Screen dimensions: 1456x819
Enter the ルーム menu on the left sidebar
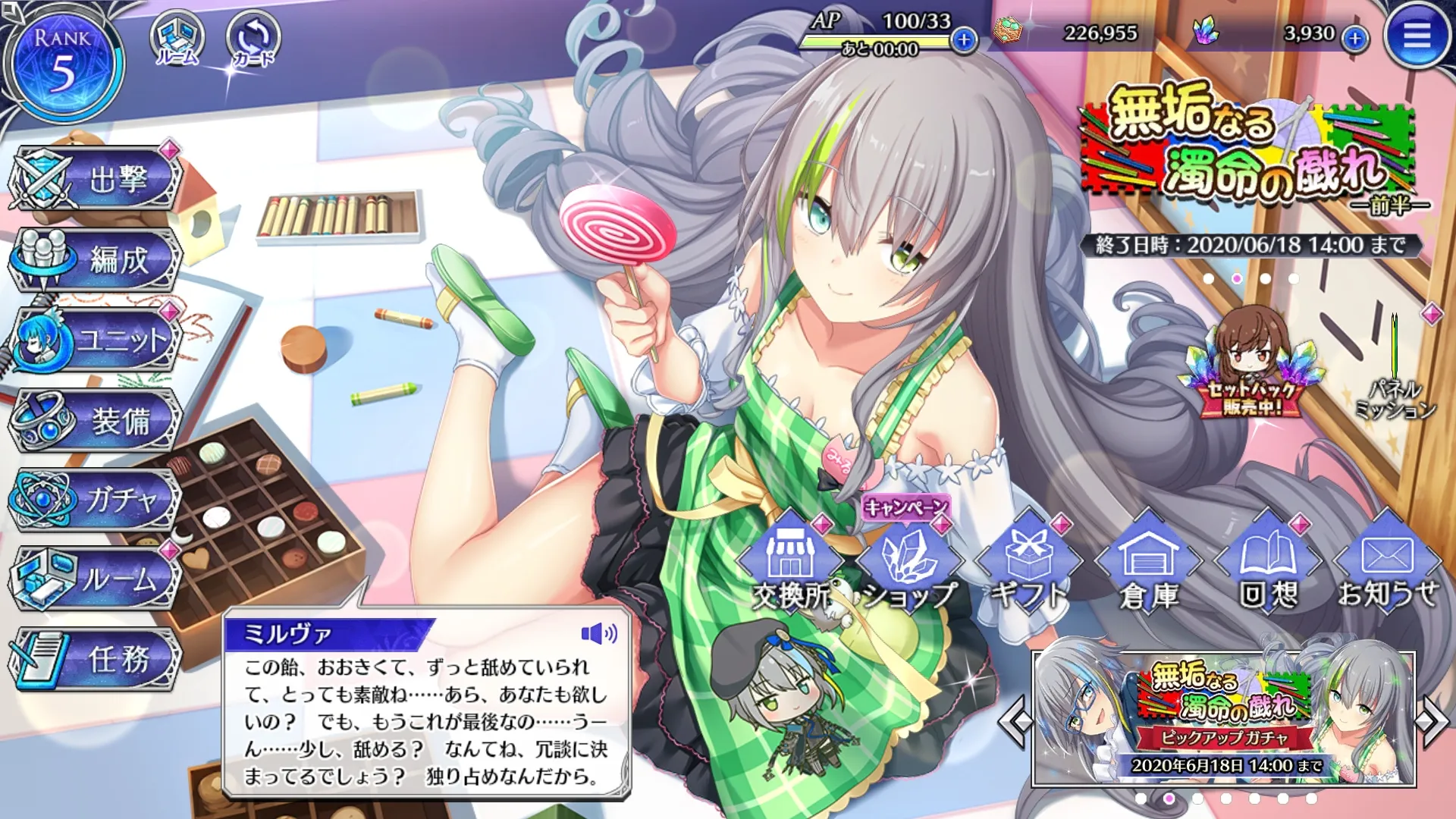click(97, 579)
